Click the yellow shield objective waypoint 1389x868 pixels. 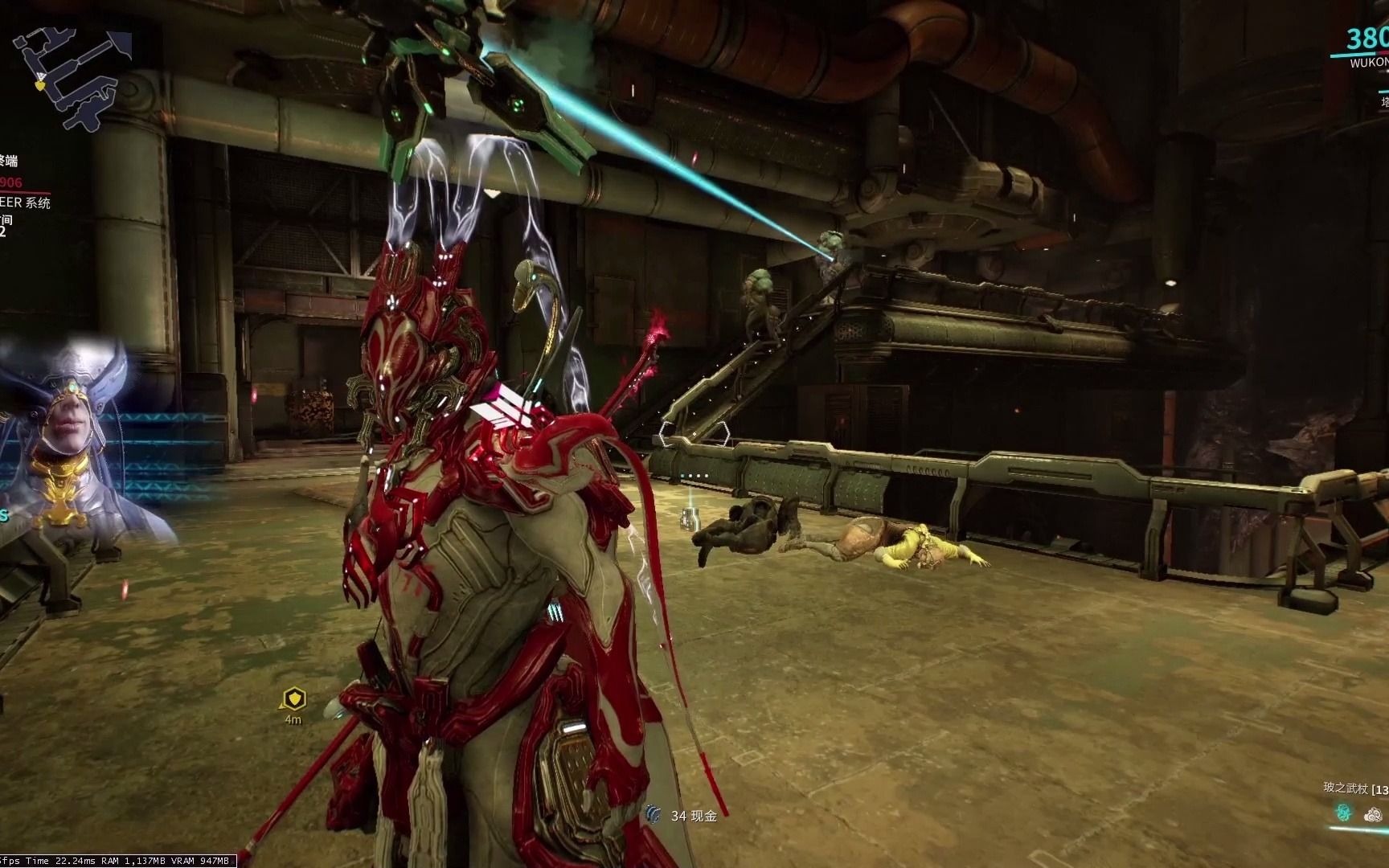coord(294,698)
